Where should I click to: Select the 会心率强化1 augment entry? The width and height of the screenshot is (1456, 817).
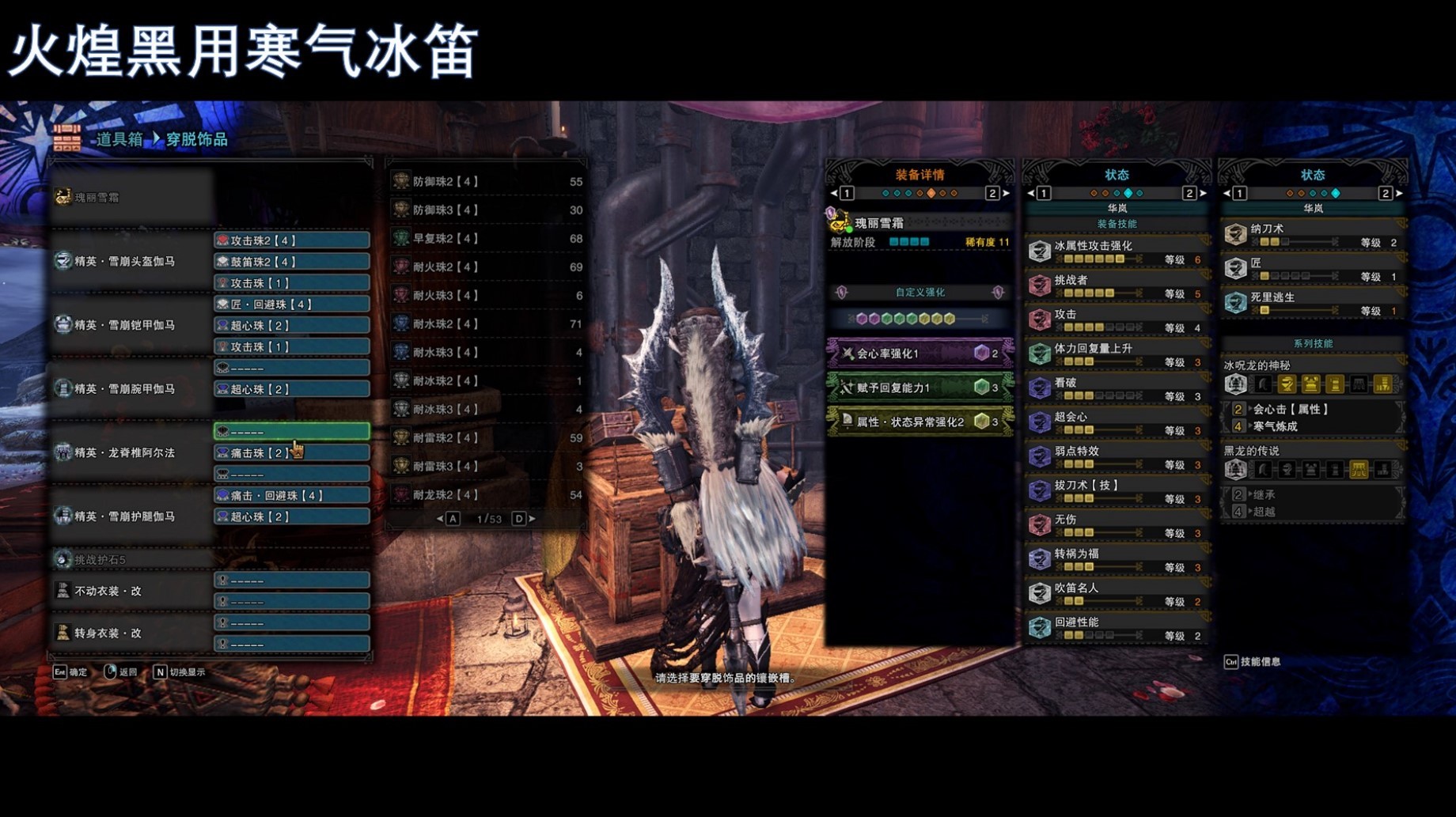tap(919, 354)
